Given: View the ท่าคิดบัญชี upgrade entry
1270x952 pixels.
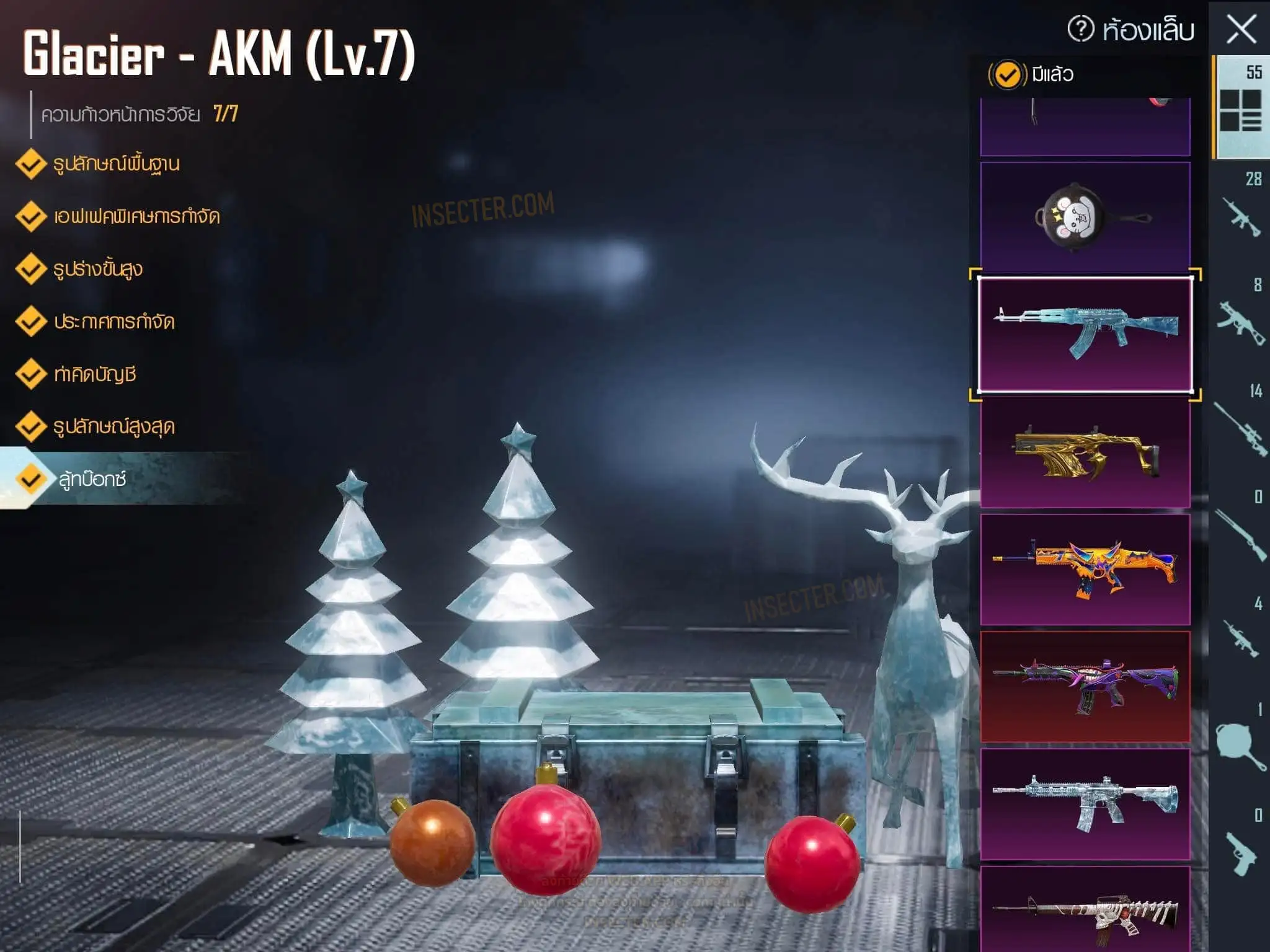Looking at the screenshot, I should (x=95, y=374).
